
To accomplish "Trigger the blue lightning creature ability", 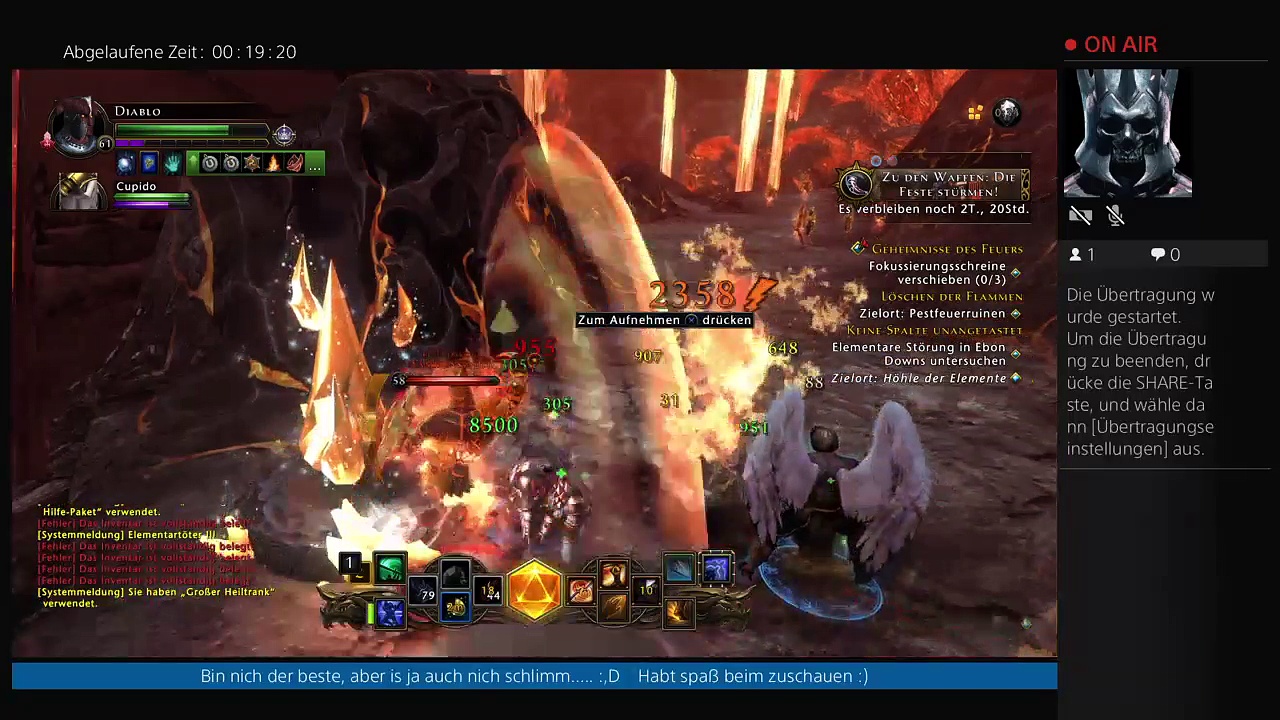I will pyautogui.click(x=717, y=569).
